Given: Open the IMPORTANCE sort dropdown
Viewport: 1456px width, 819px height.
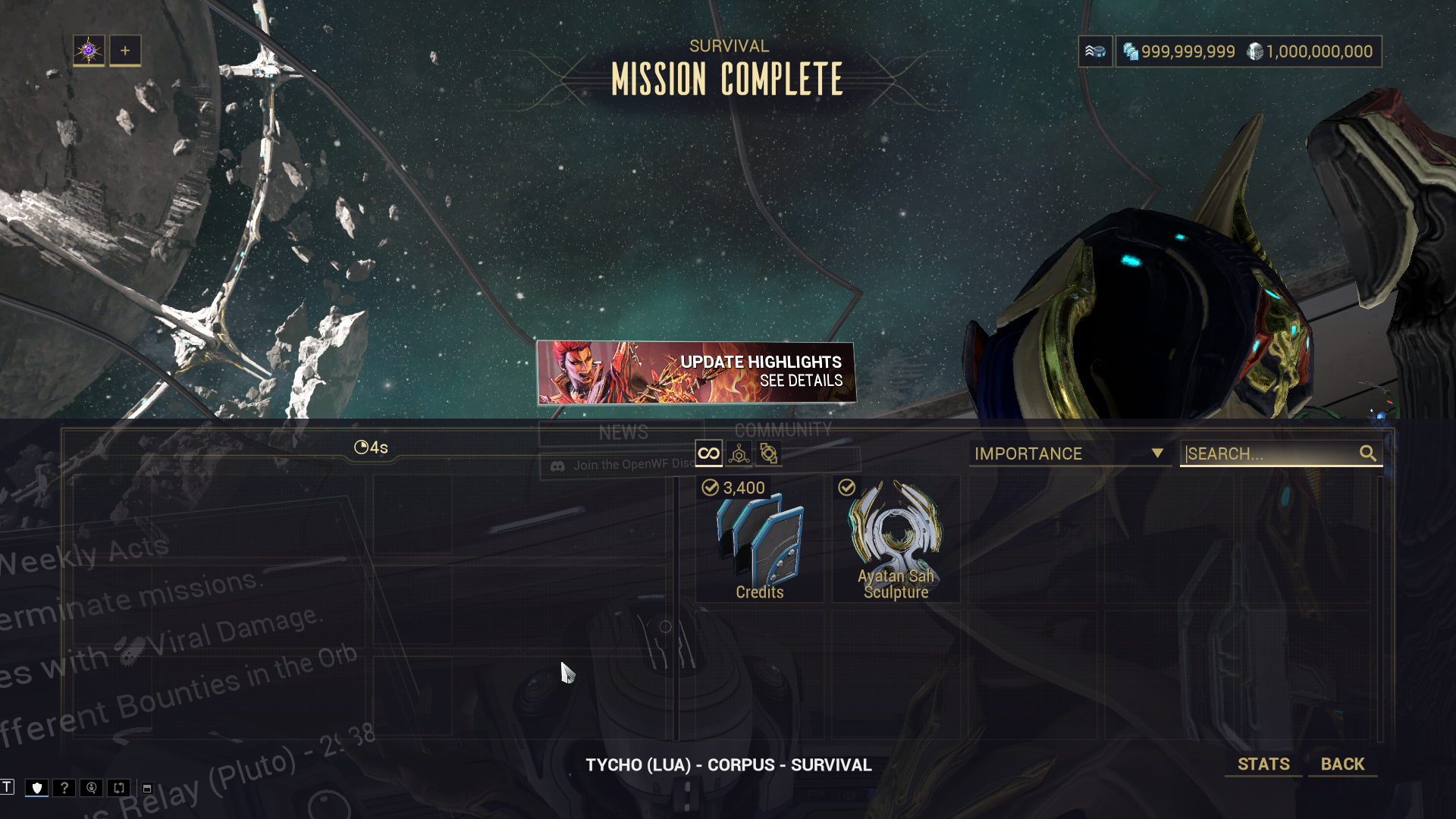Looking at the screenshot, I should click(x=1069, y=453).
